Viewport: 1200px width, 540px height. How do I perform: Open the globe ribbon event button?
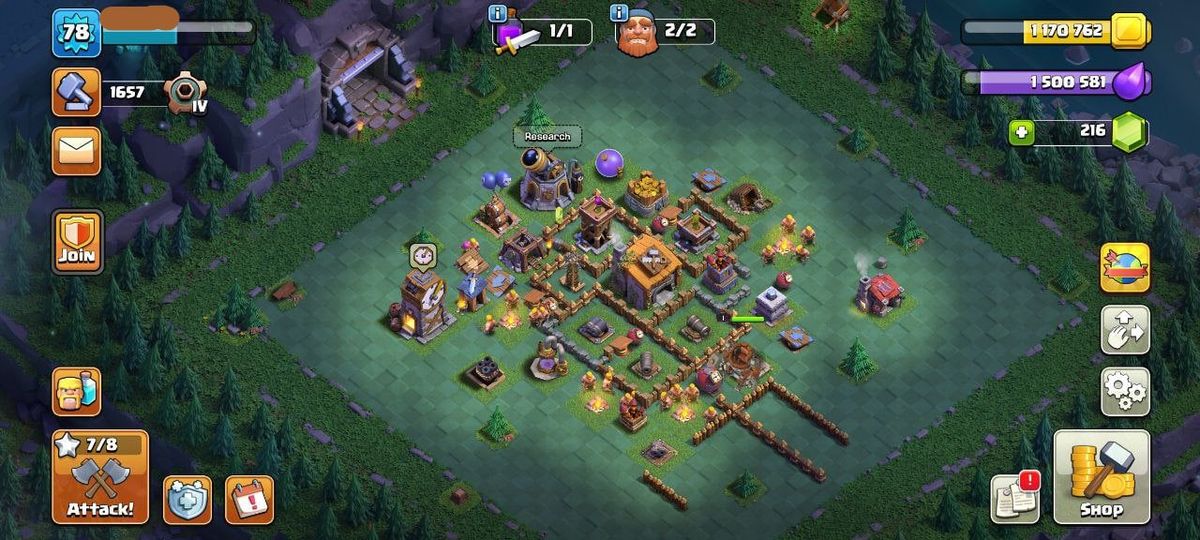[x=1125, y=267]
